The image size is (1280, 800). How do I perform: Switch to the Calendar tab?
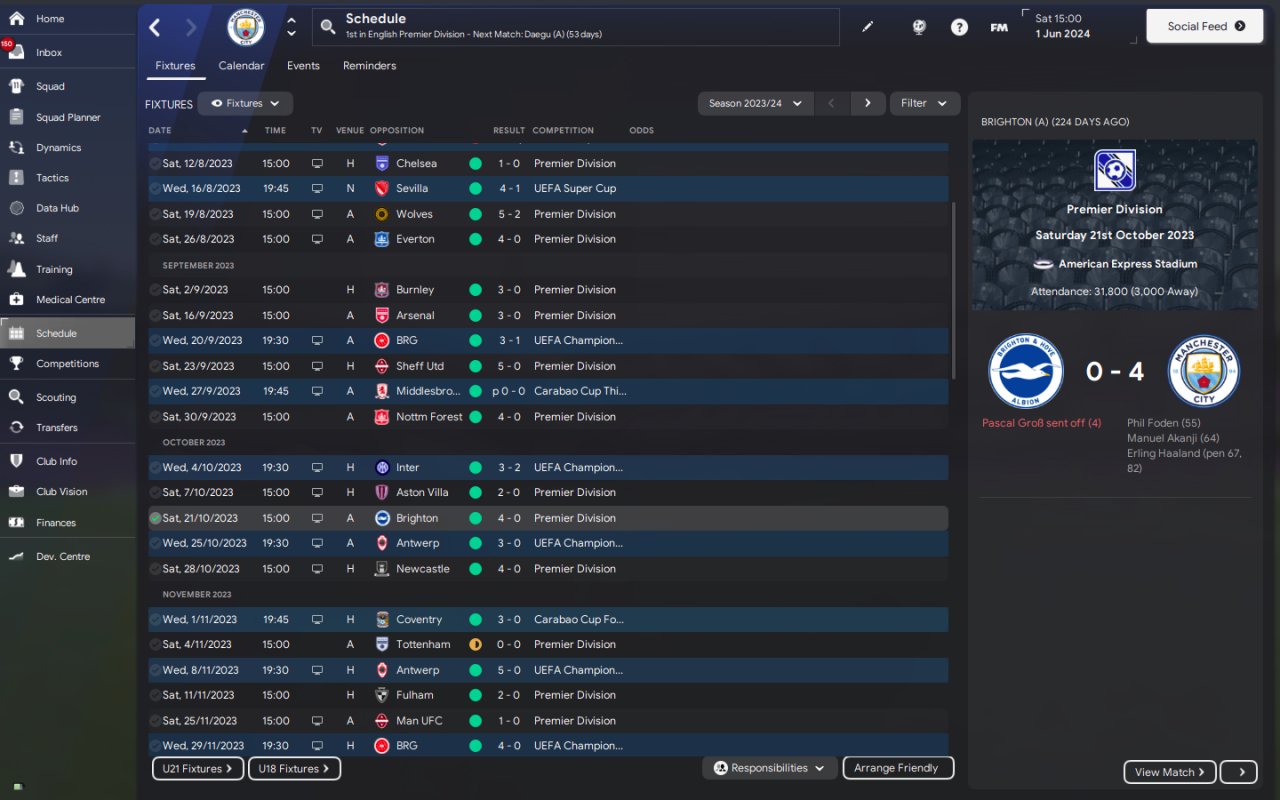[x=241, y=66]
